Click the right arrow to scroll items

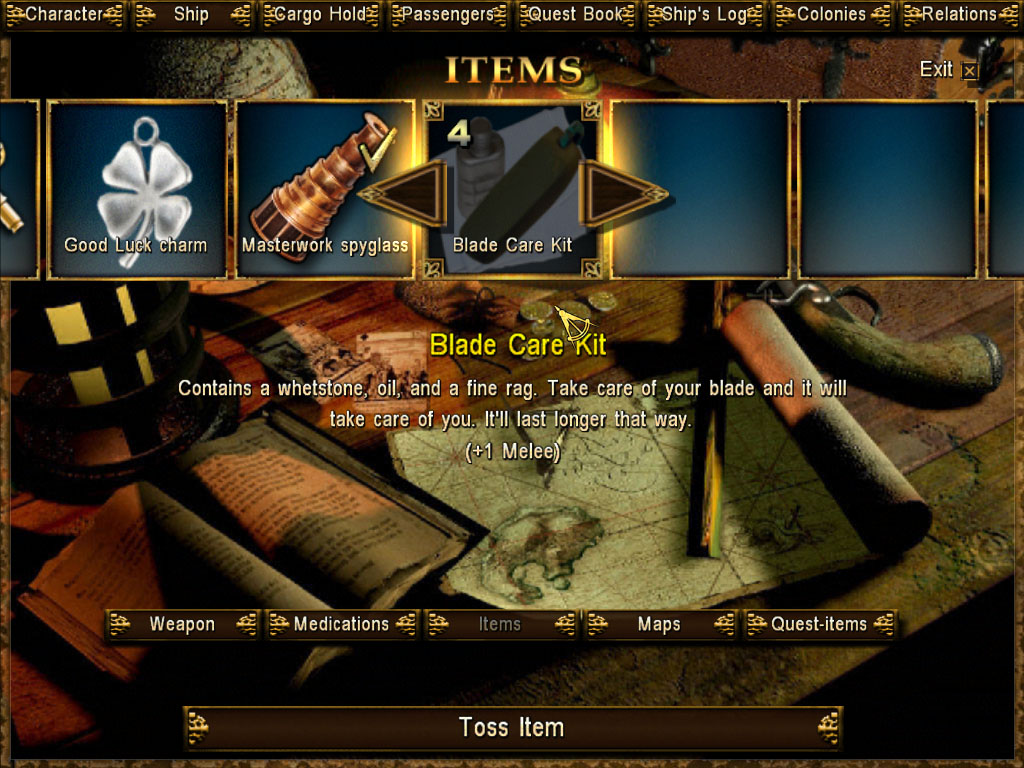(620, 193)
